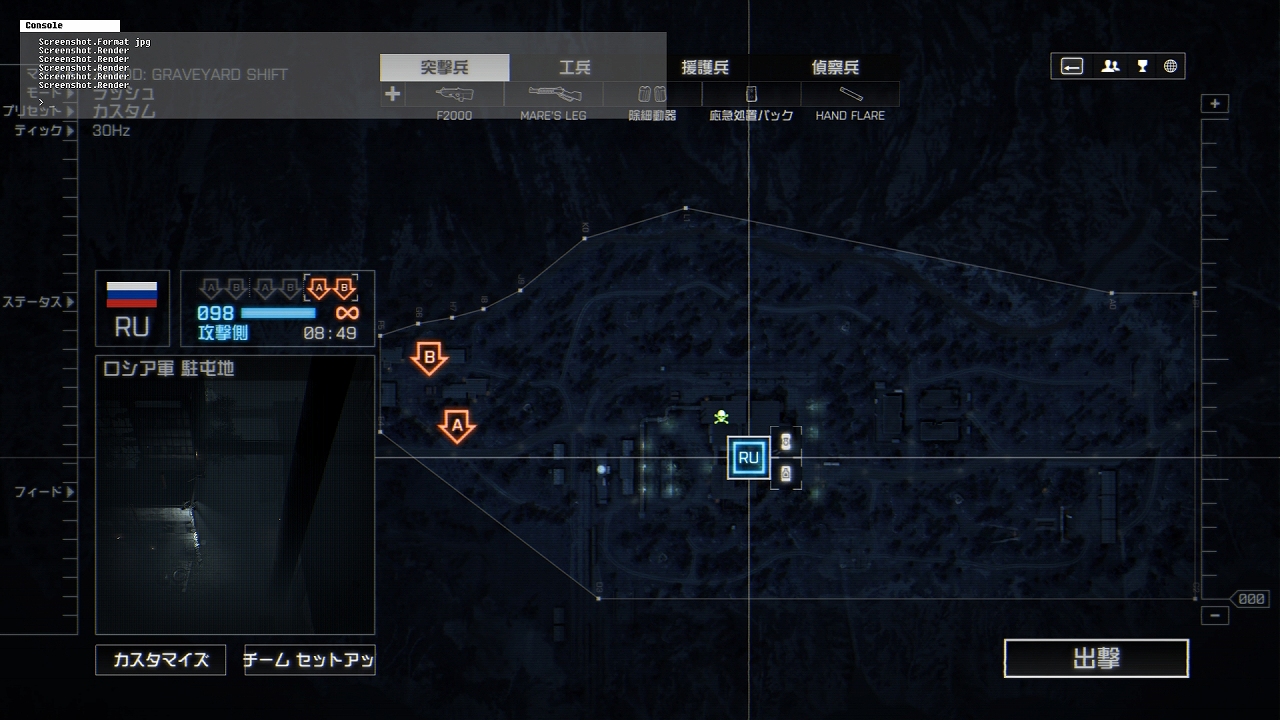
Task: Select the 工兵 class tab
Action: click(575, 68)
